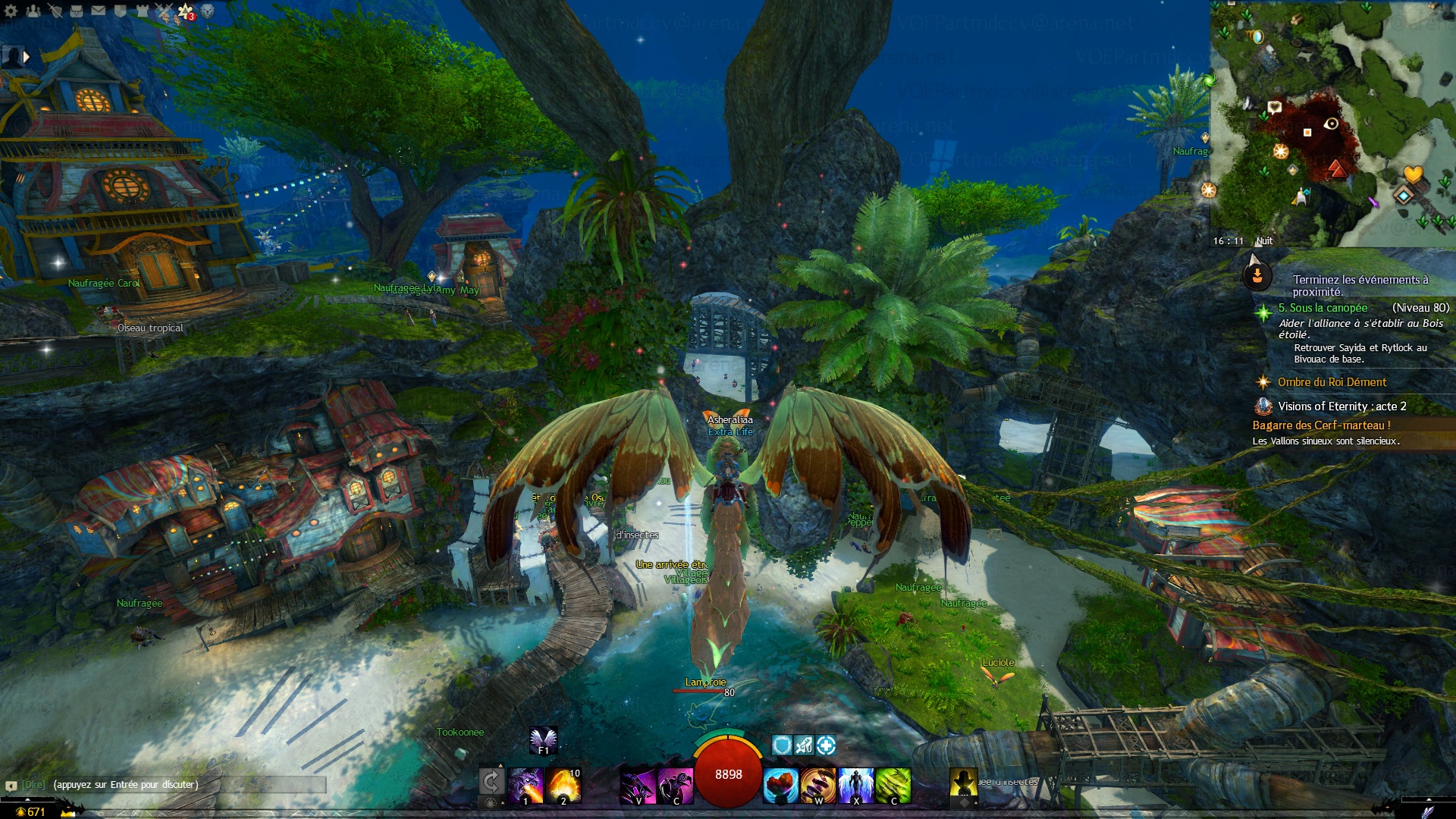The height and width of the screenshot is (819, 1456).
Task: Expand the party portrait arrow
Action: pos(27,56)
